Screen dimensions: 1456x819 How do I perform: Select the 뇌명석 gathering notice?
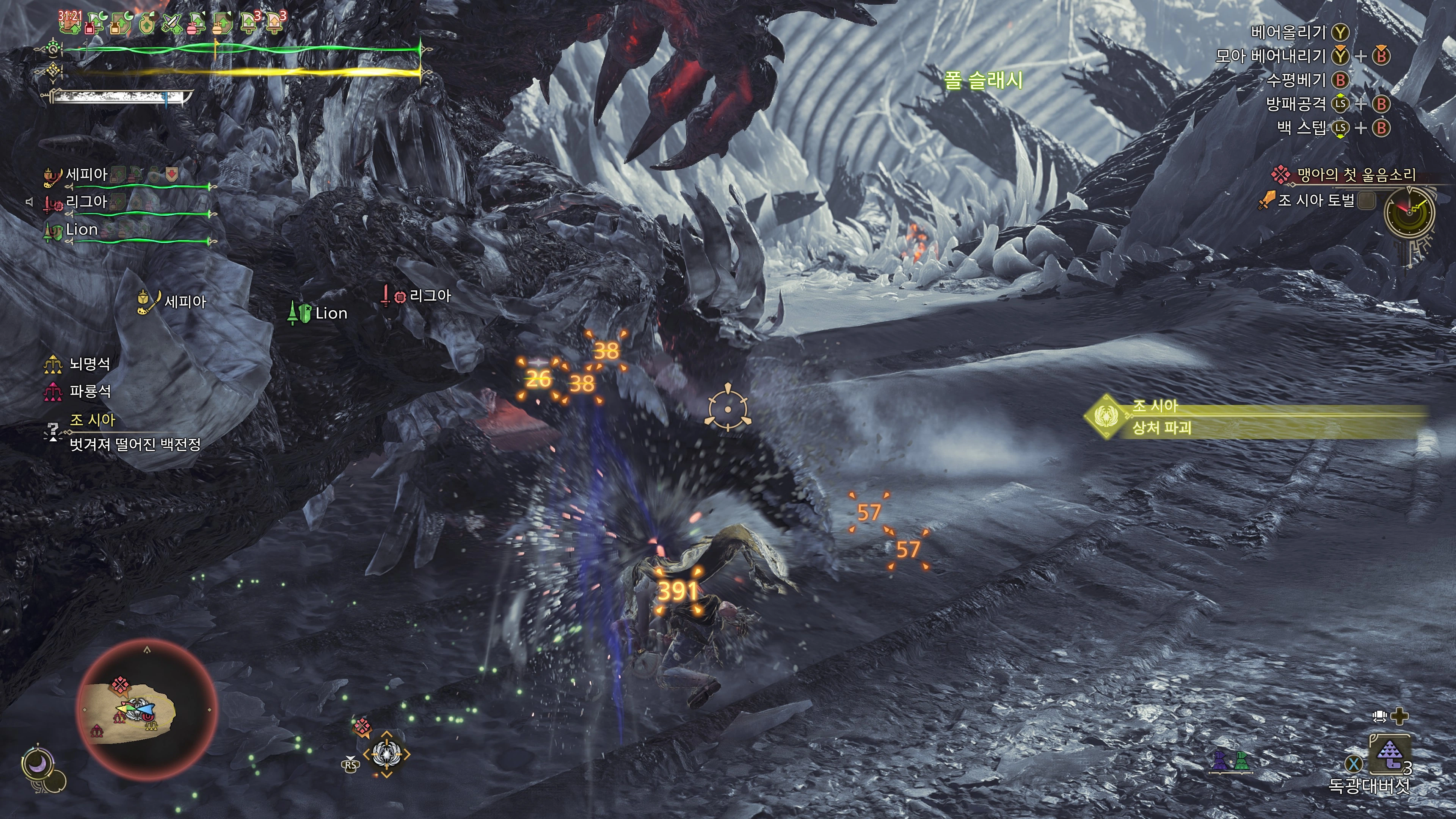click(x=89, y=364)
